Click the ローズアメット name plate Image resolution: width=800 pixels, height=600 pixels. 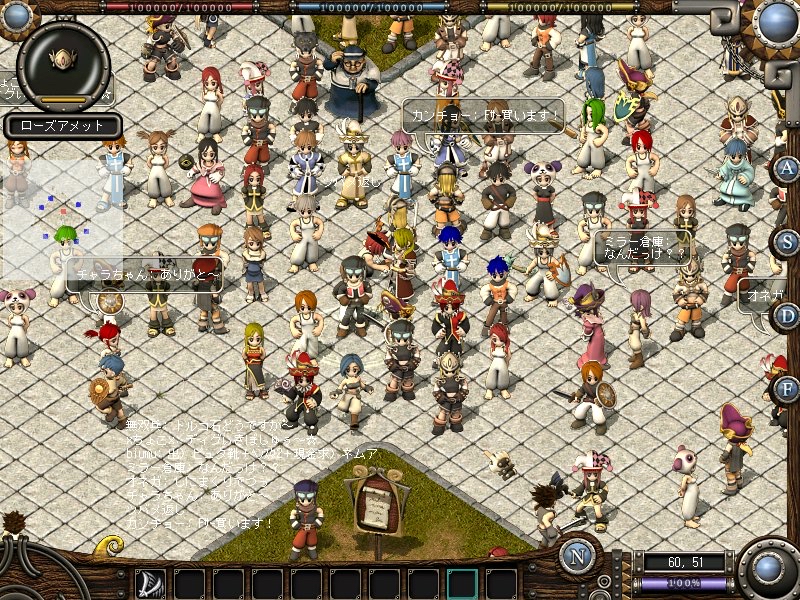click(63, 126)
